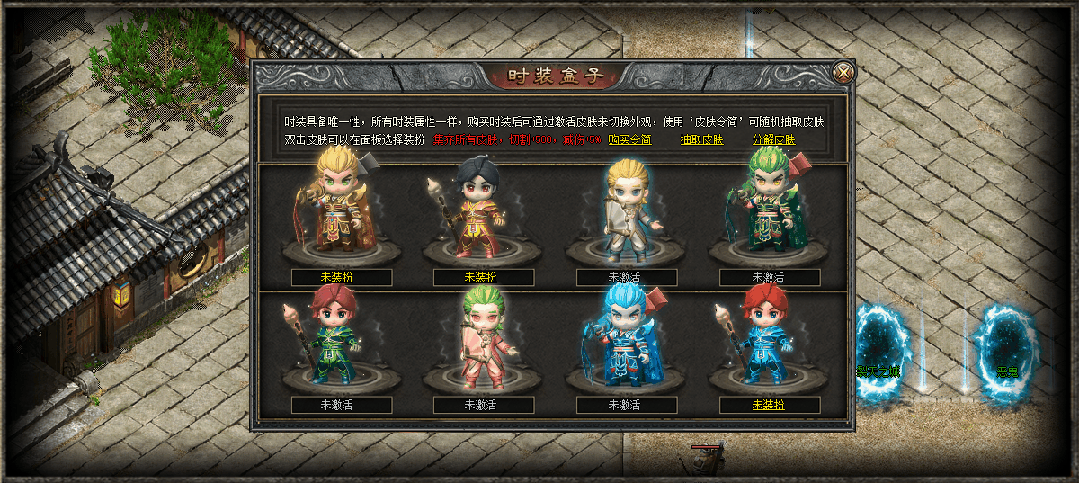Click 未激活 label under the blue-haired warrior
Viewport: 1079px width, 483px height.
coord(627,405)
